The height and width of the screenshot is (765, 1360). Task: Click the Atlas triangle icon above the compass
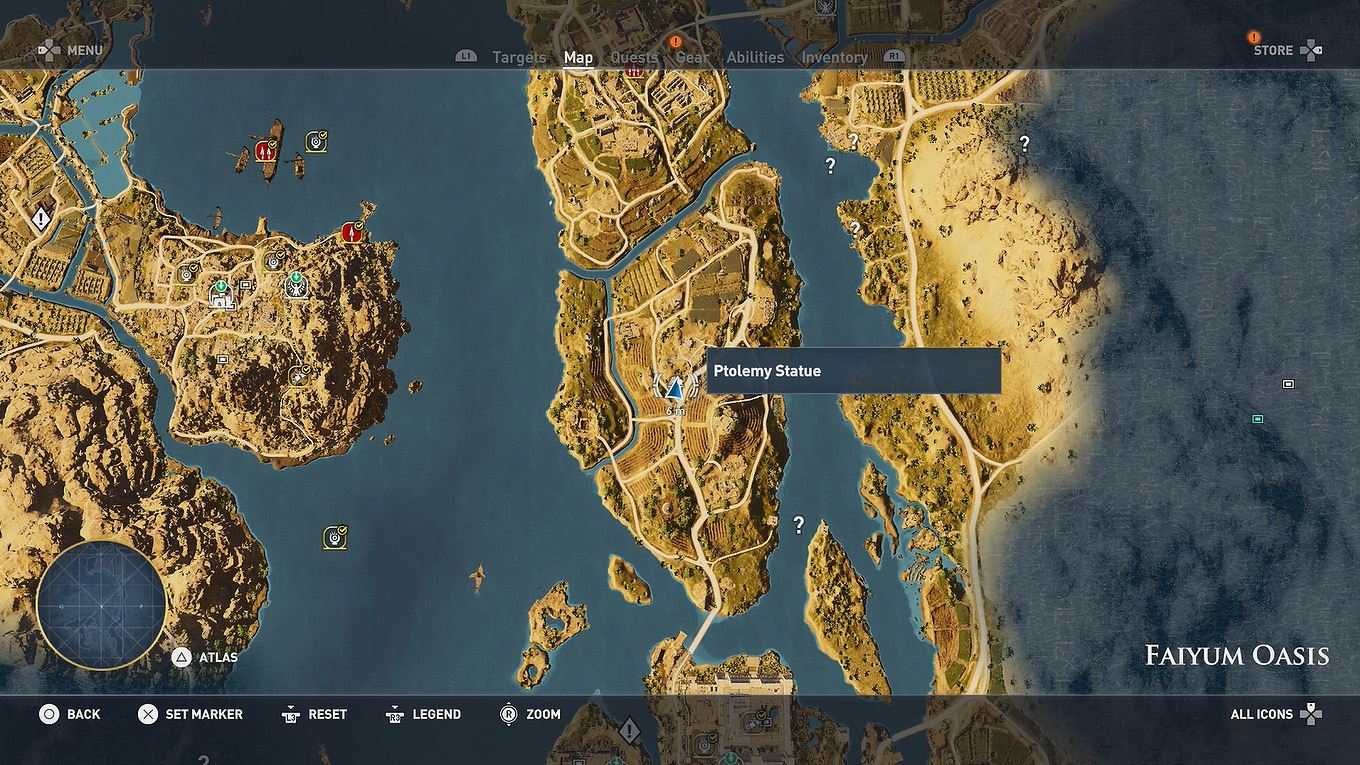tap(183, 658)
